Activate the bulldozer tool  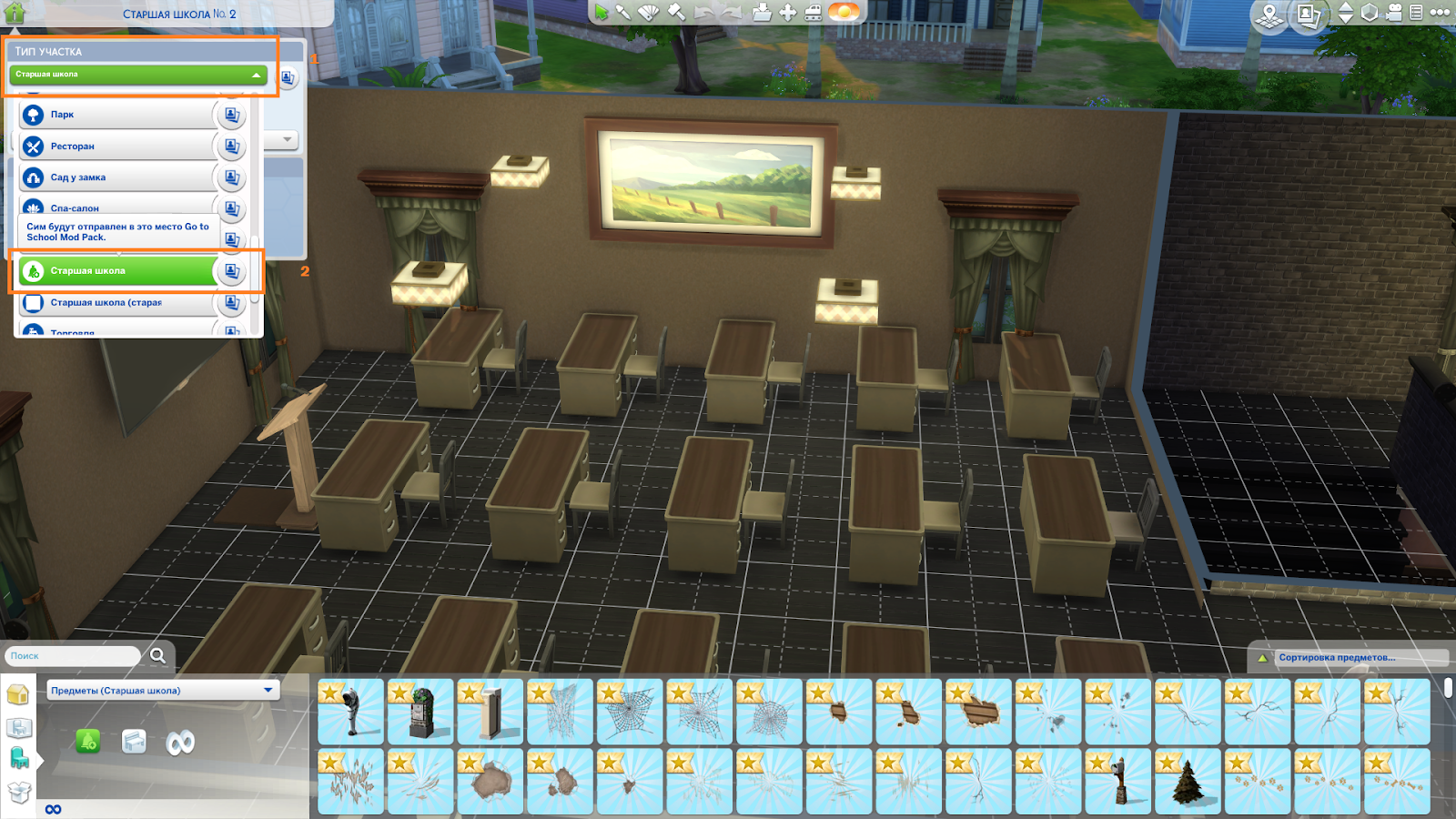814,12
